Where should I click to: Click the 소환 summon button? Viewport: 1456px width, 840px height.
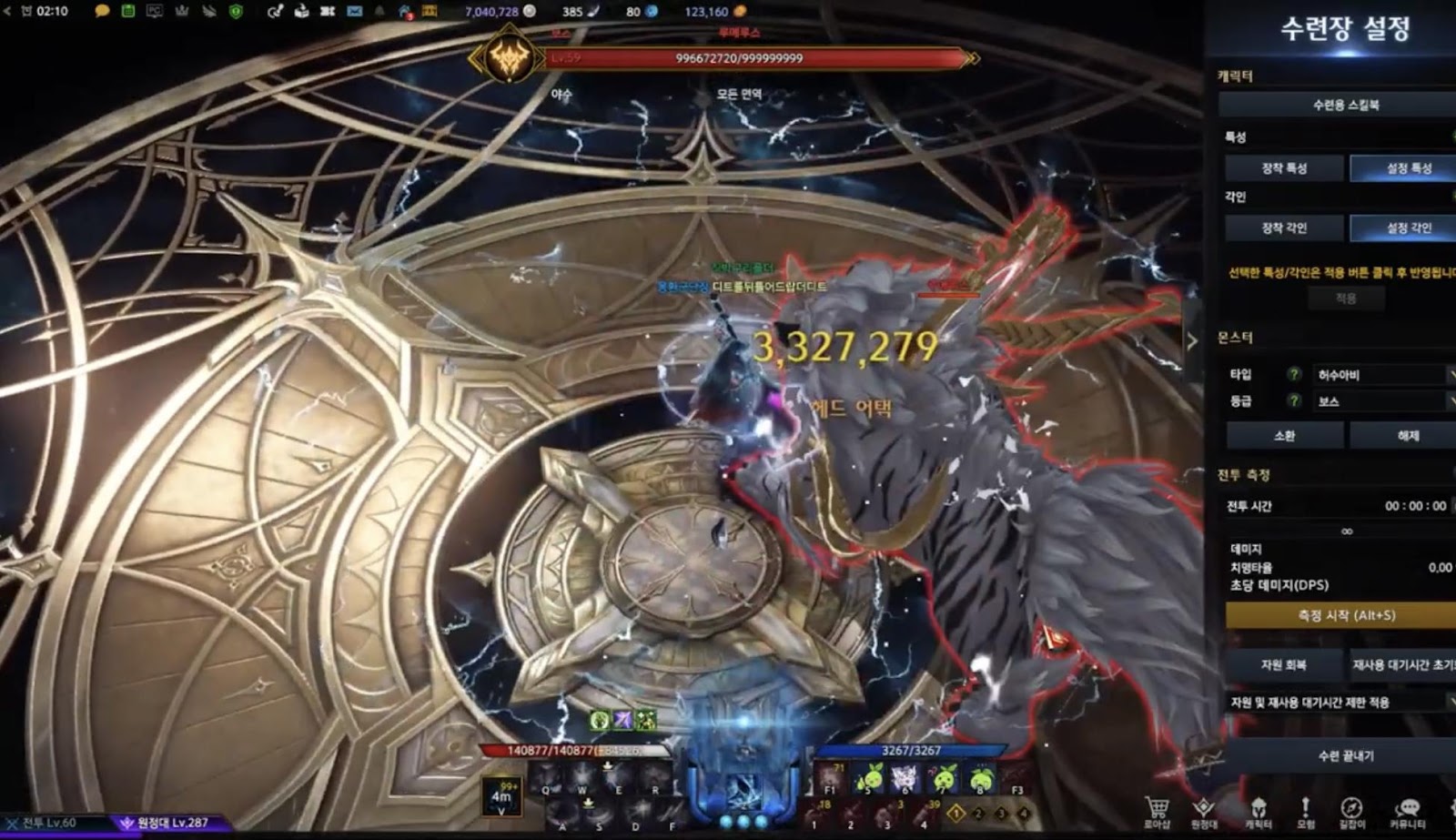coord(1284,436)
